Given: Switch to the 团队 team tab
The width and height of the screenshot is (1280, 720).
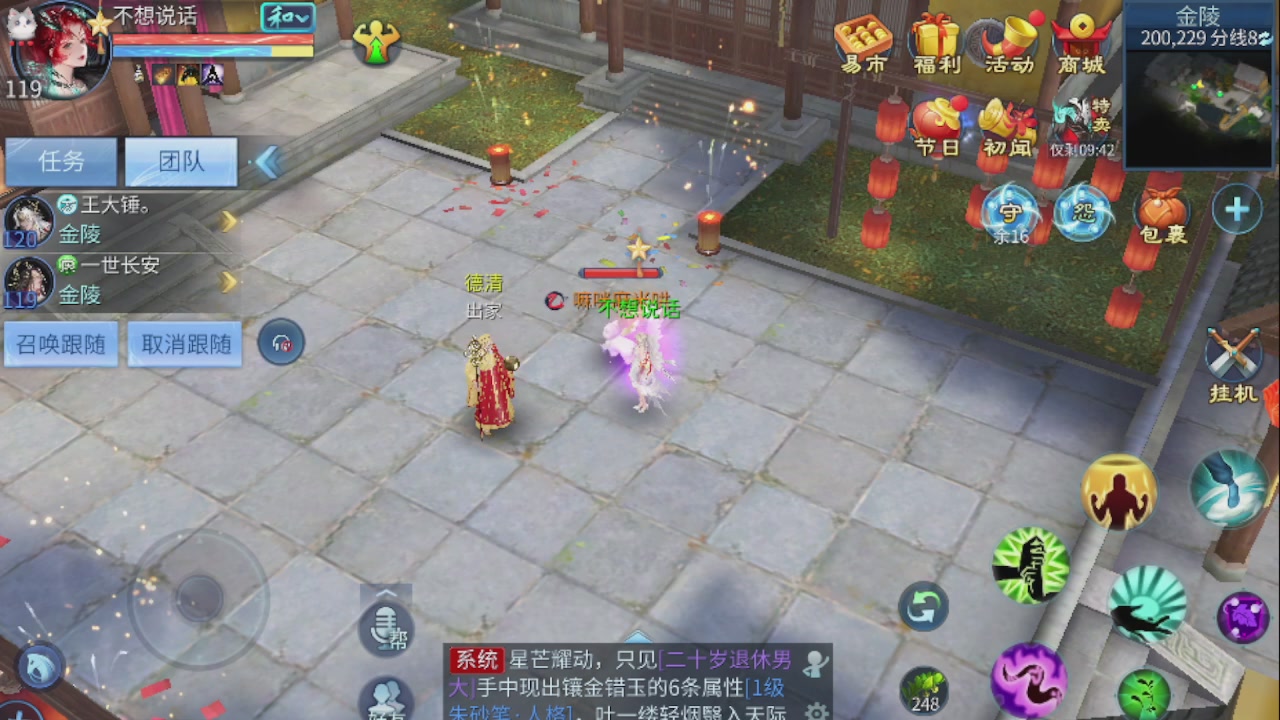Looking at the screenshot, I should click(180, 162).
